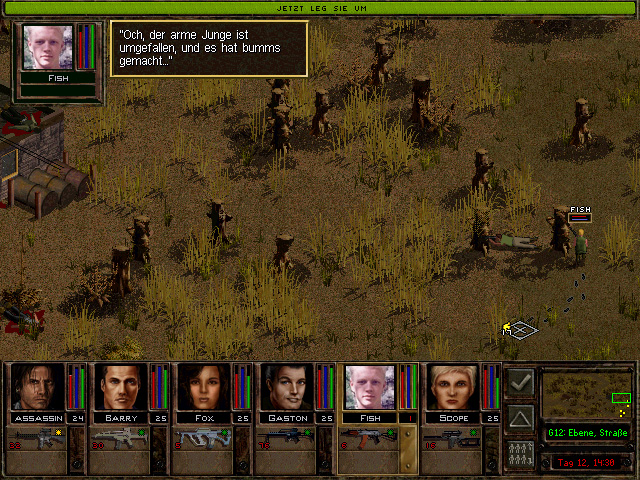Select Barry's assault rifle slot
640x480 pixels.
(x=119, y=439)
